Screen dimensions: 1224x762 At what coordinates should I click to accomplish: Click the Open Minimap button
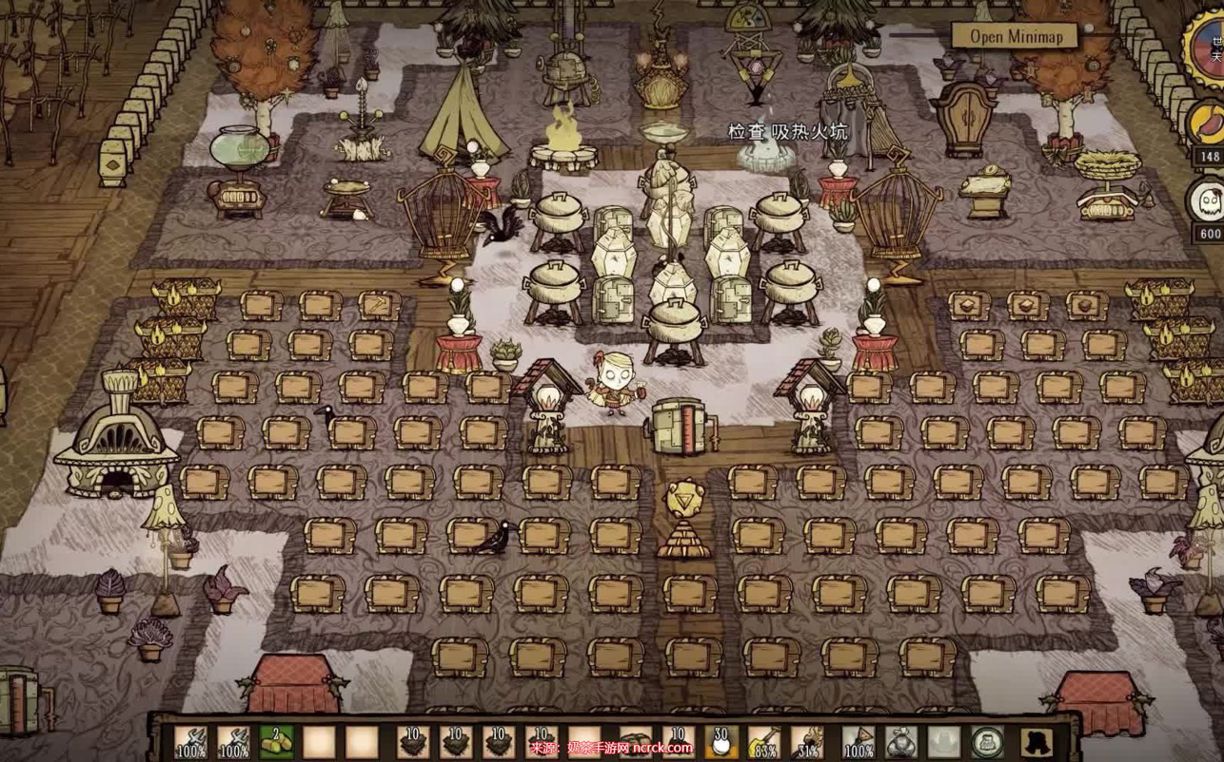point(1014,36)
